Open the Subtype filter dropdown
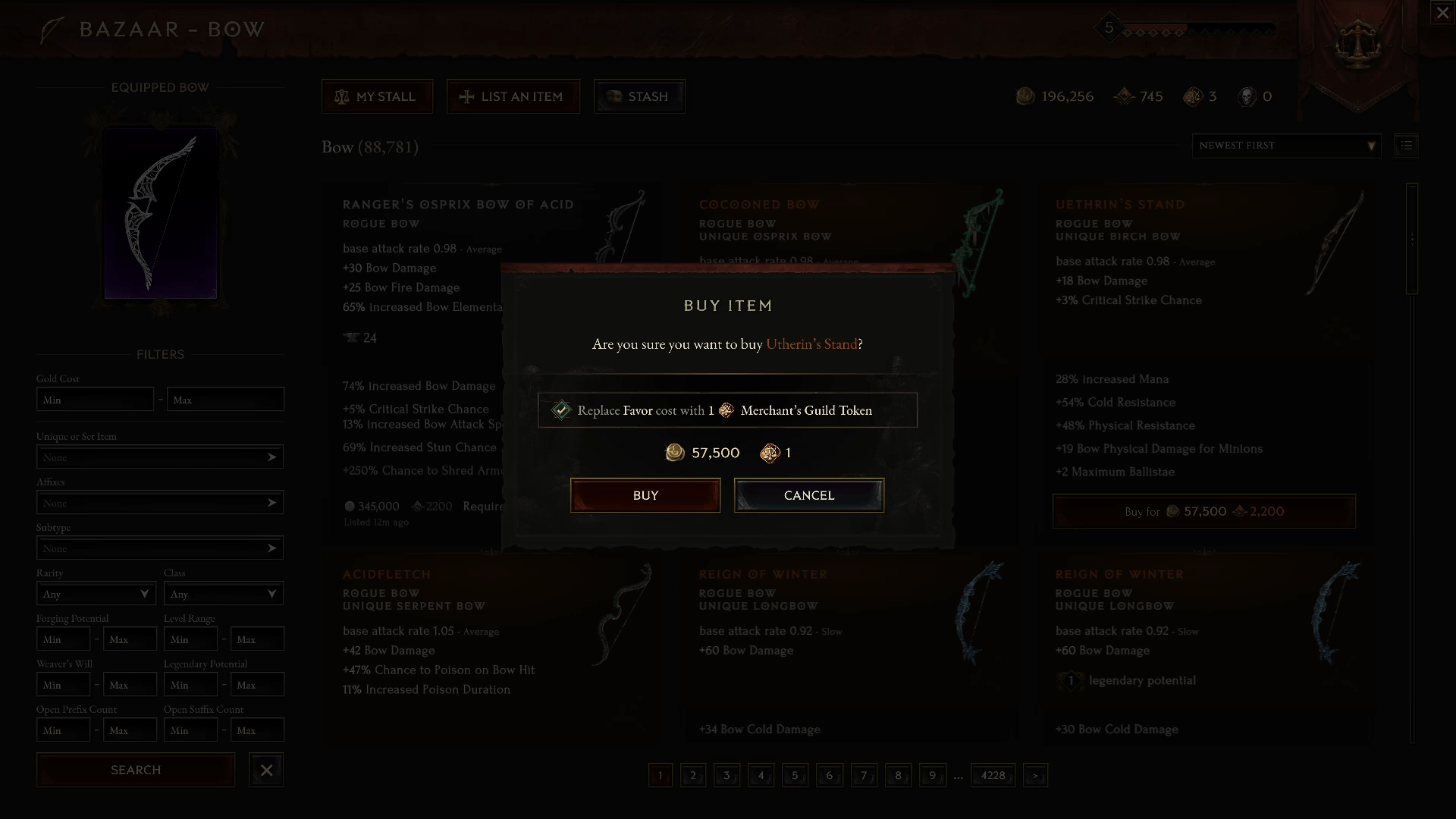Image resolution: width=1456 pixels, height=819 pixels. coord(159,548)
